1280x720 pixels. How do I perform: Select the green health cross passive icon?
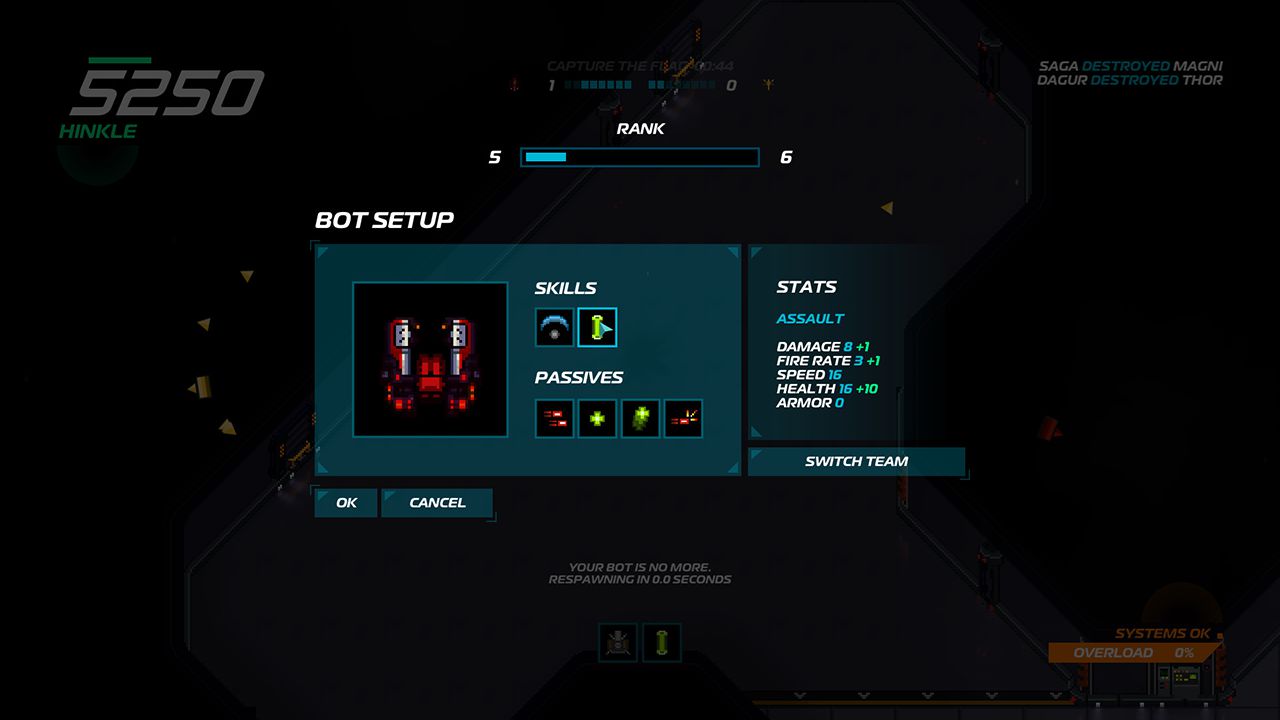coord(596,418)
